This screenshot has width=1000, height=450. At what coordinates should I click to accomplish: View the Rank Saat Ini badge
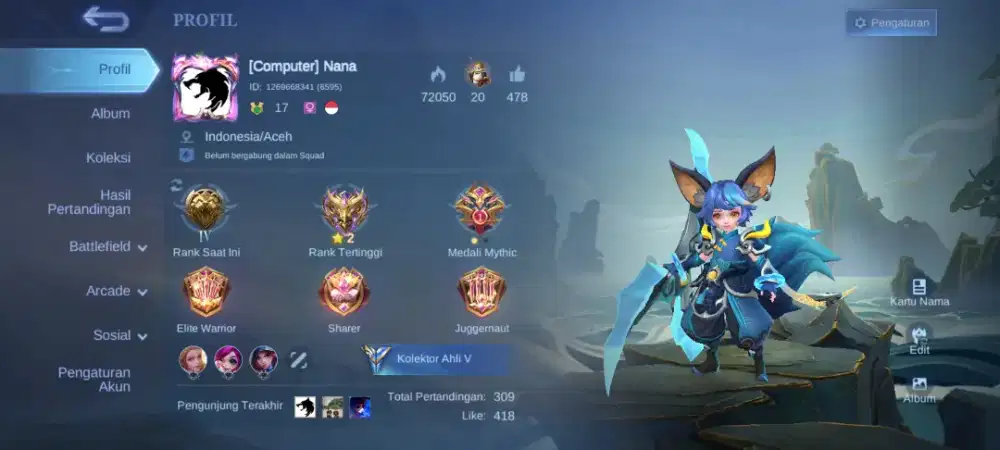204,212
